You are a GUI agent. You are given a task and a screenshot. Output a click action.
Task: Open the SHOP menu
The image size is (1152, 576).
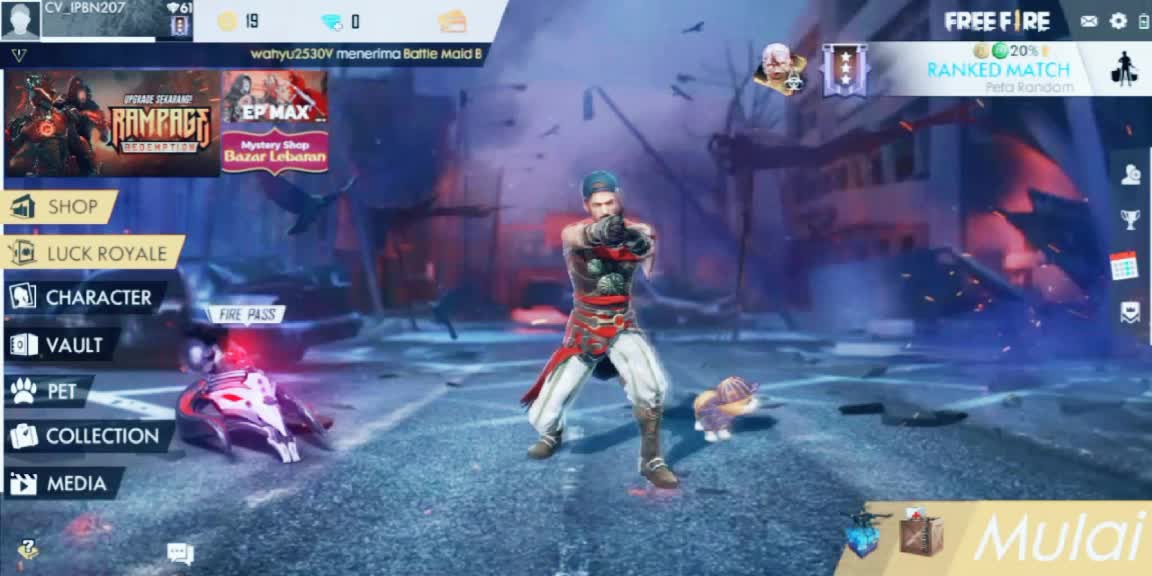point(60,207)
